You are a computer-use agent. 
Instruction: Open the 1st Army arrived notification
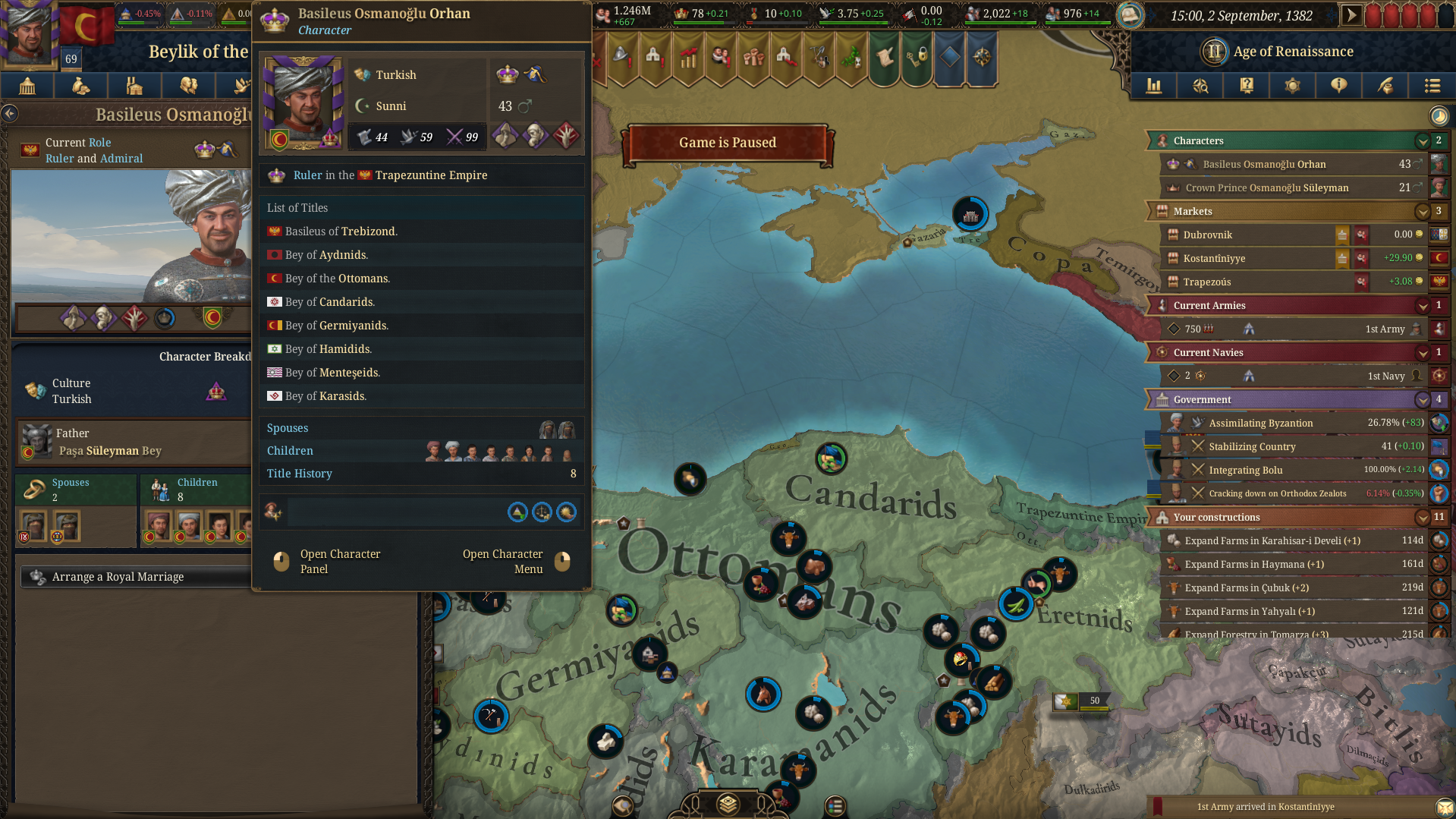[1265, 807]
